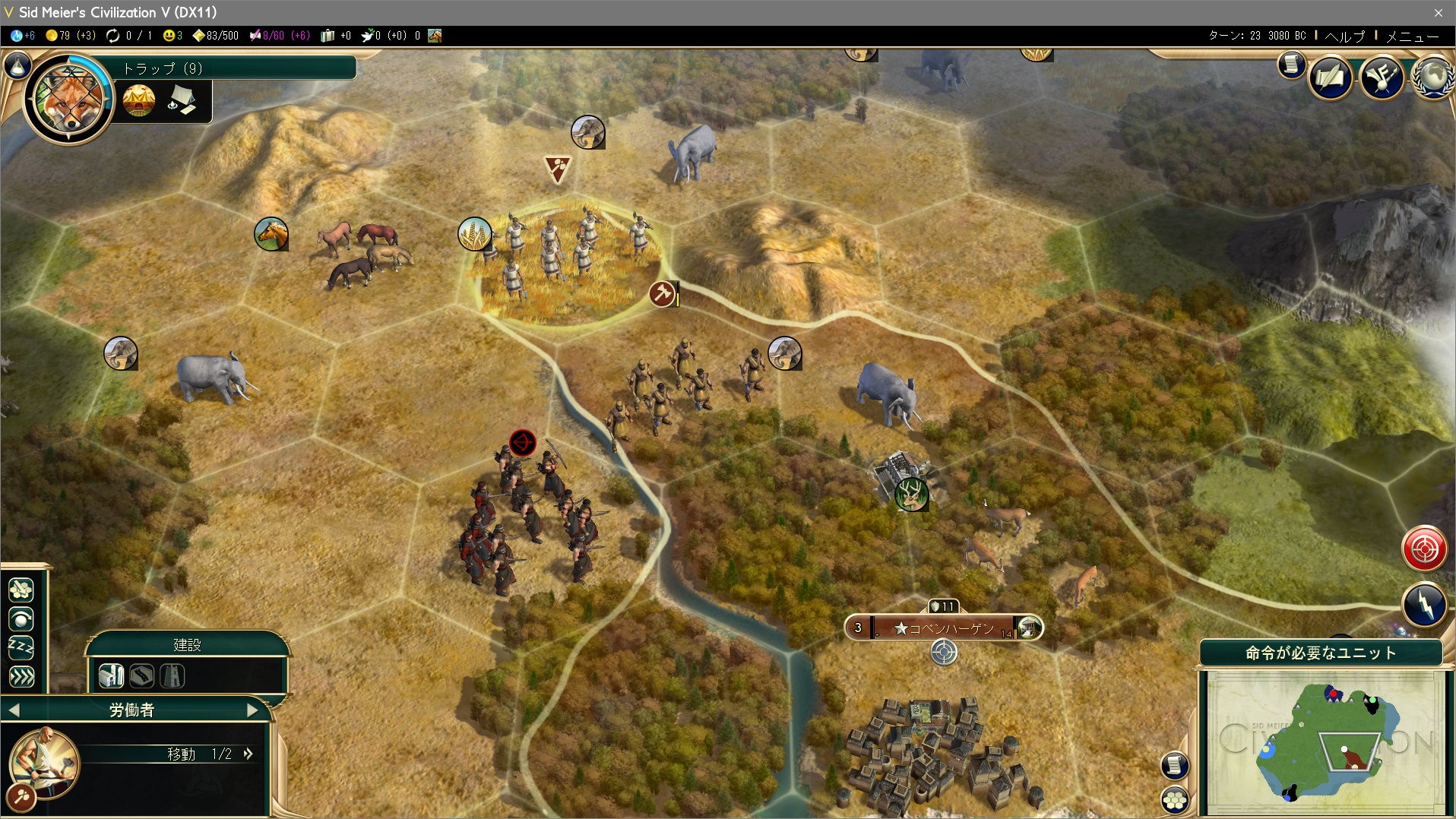Select the build farm action
The image size is (1456, 819).
[x=111, y=675]
